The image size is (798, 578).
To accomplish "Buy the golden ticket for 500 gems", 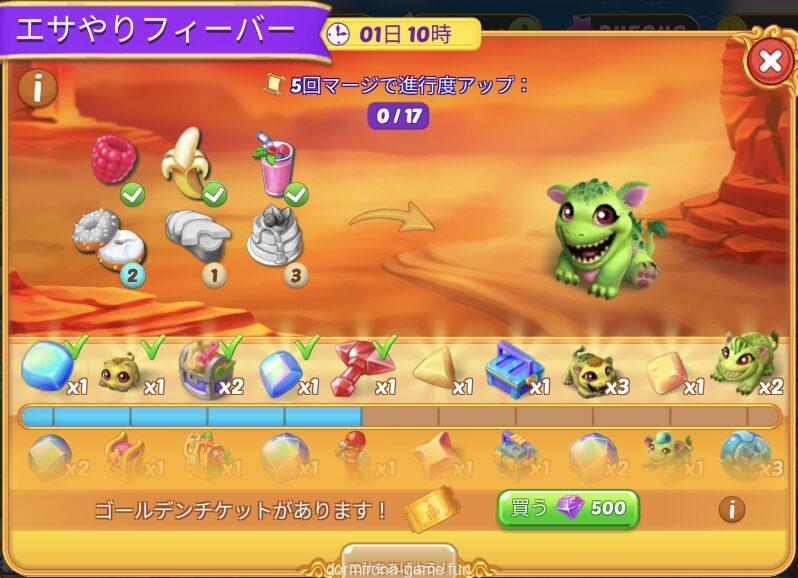I will (x=567, y=508).
